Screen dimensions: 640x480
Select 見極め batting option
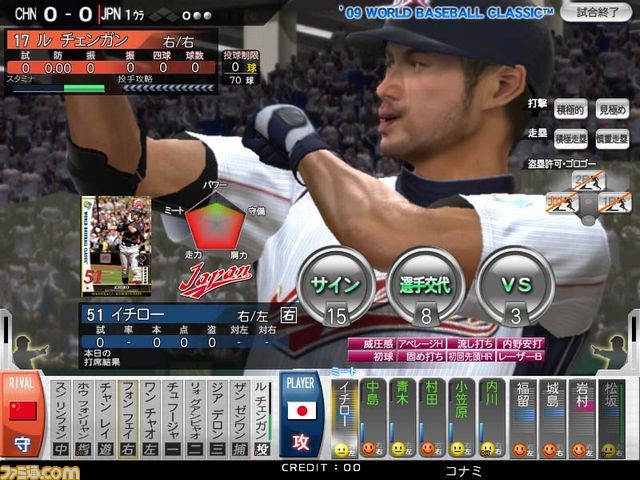(x=611, y=109)
